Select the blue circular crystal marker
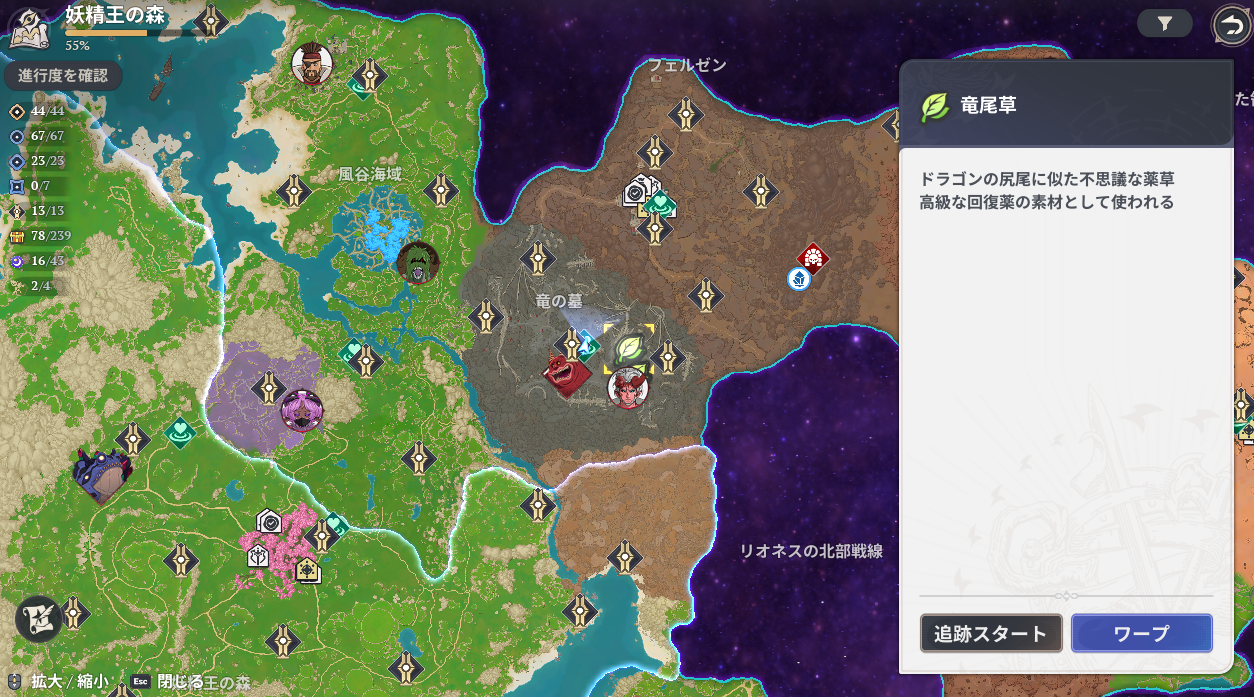Image resolution: width=1254 pixels, height=697 pixels. click(798, 279)
